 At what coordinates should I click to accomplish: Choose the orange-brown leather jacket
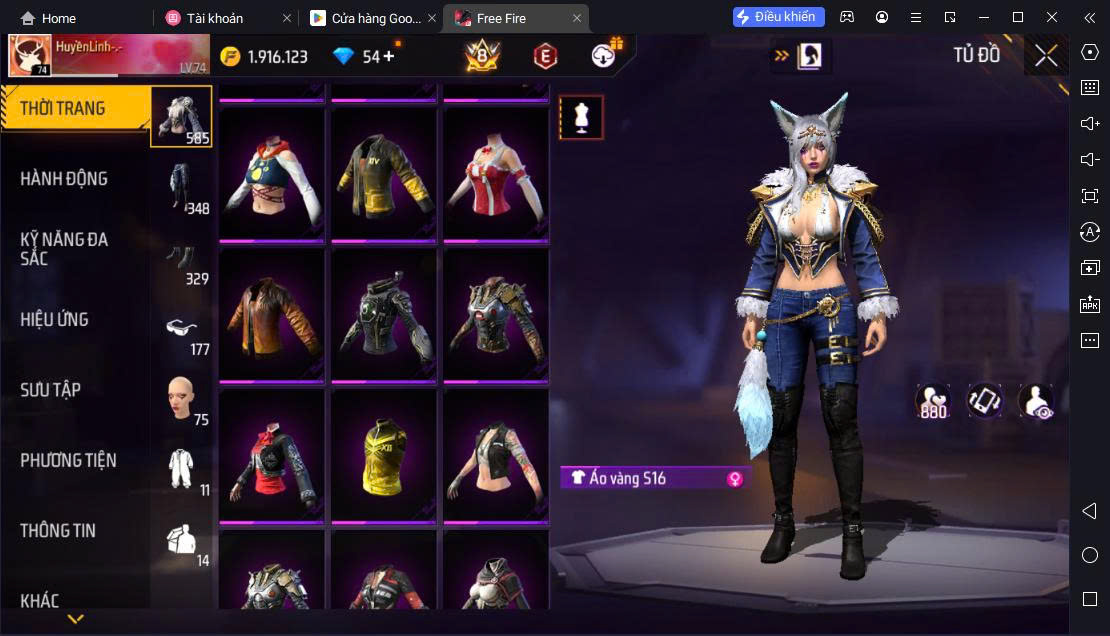coord(272,314)
